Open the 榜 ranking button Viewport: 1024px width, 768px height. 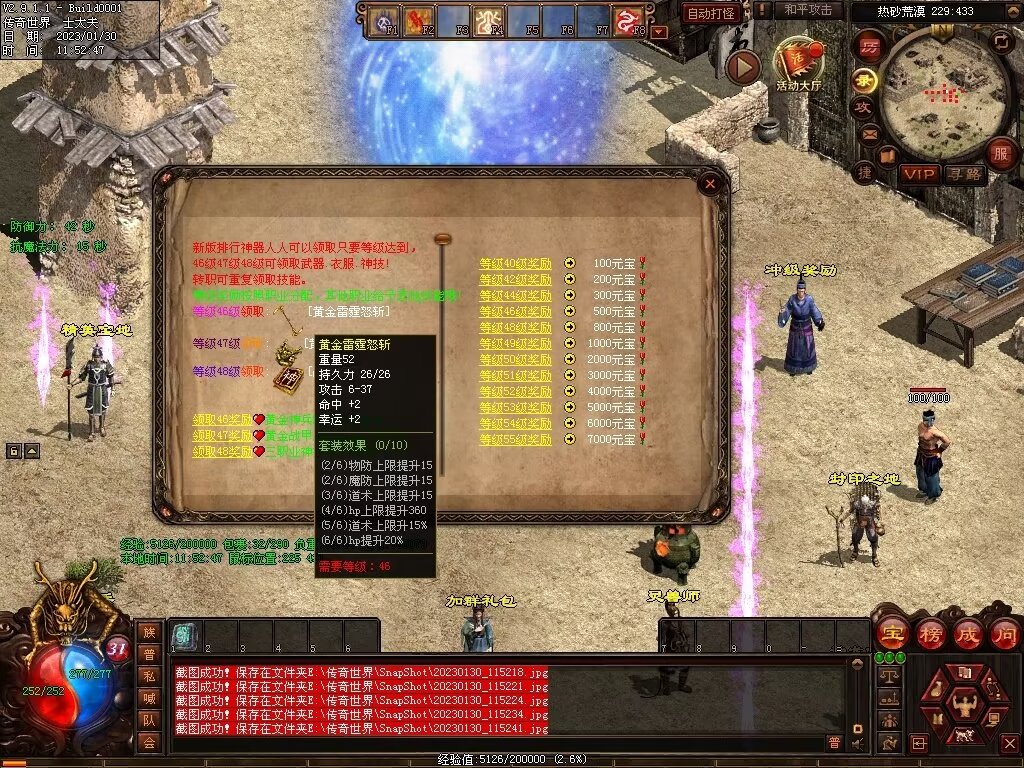(930, 633)
